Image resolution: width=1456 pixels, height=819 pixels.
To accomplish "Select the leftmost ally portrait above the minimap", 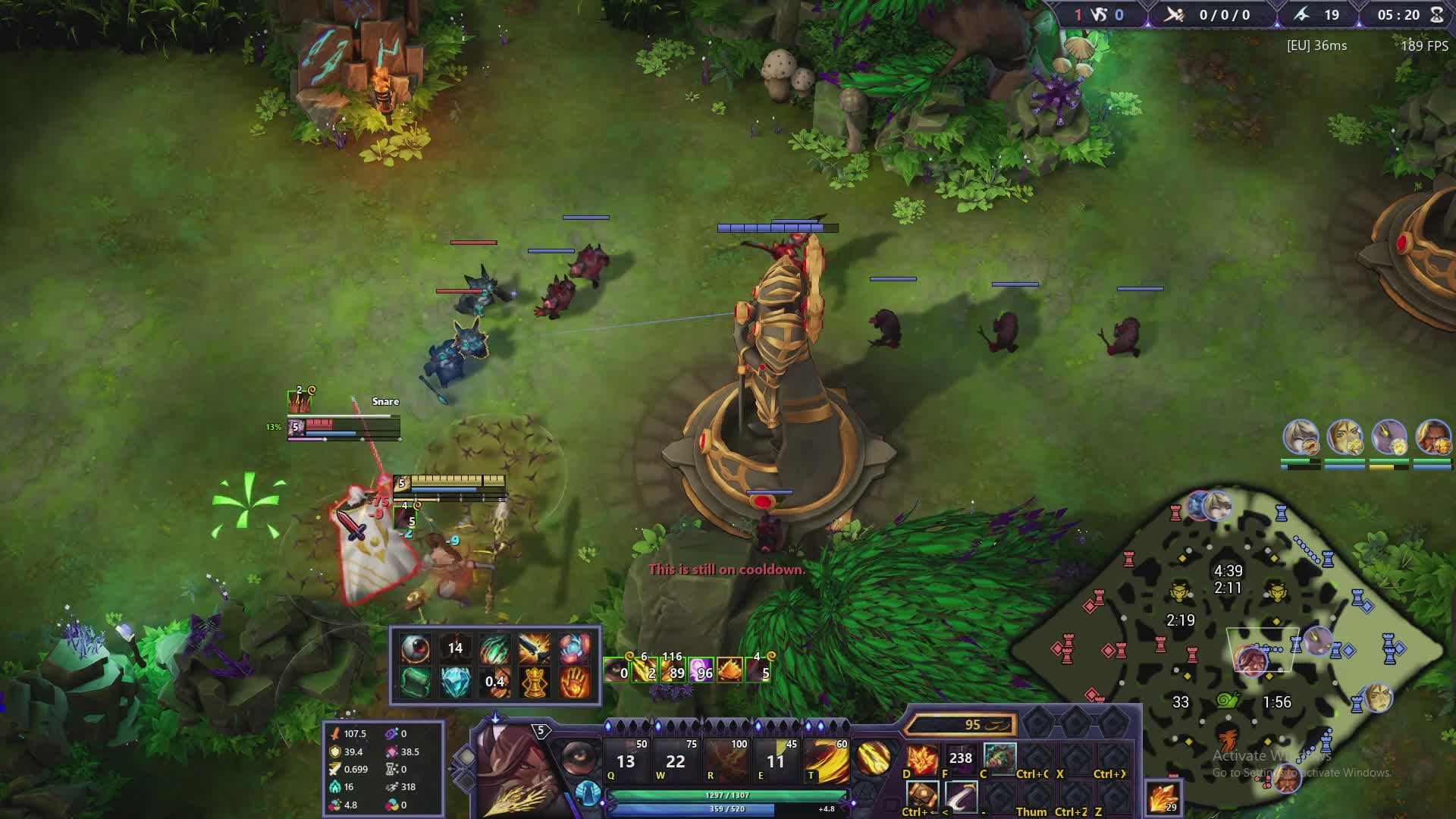I will [x=1301, y=438].
